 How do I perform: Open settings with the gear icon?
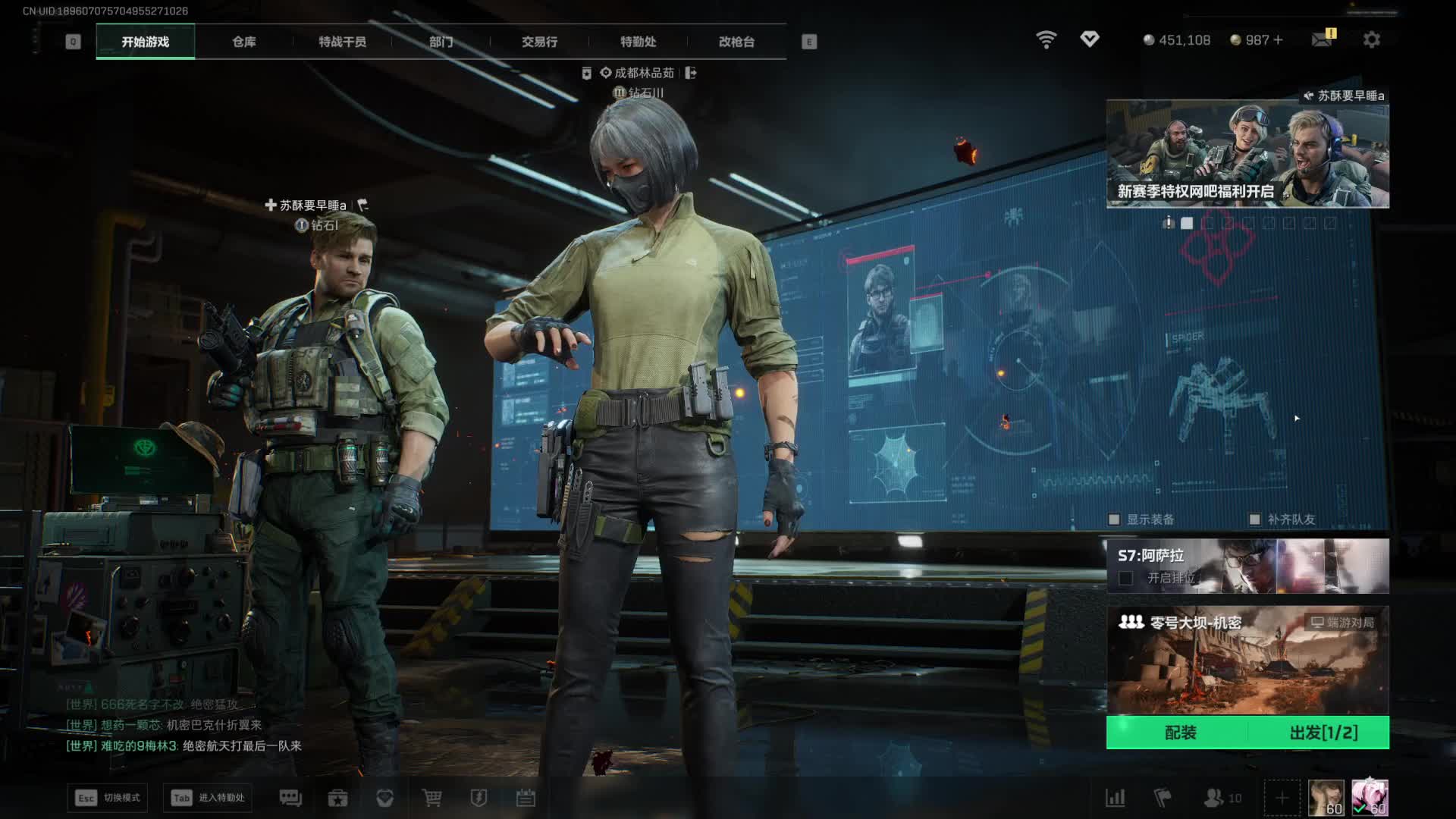click(x=1371, y=39)
